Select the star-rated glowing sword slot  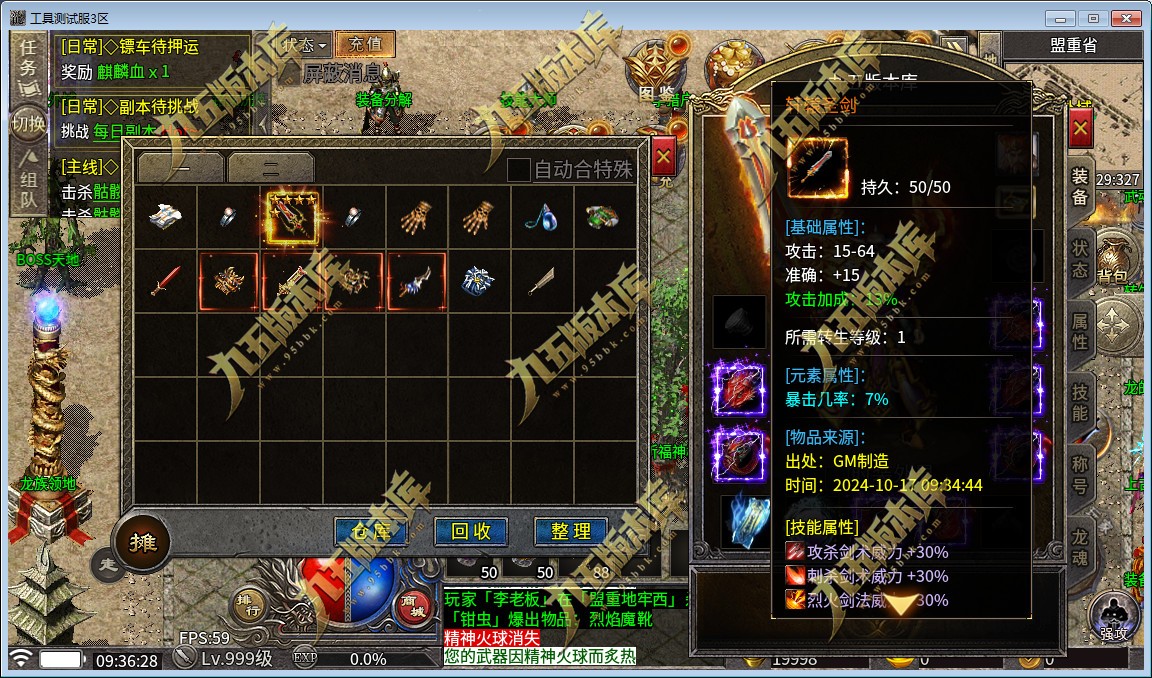tap(291, 219)
